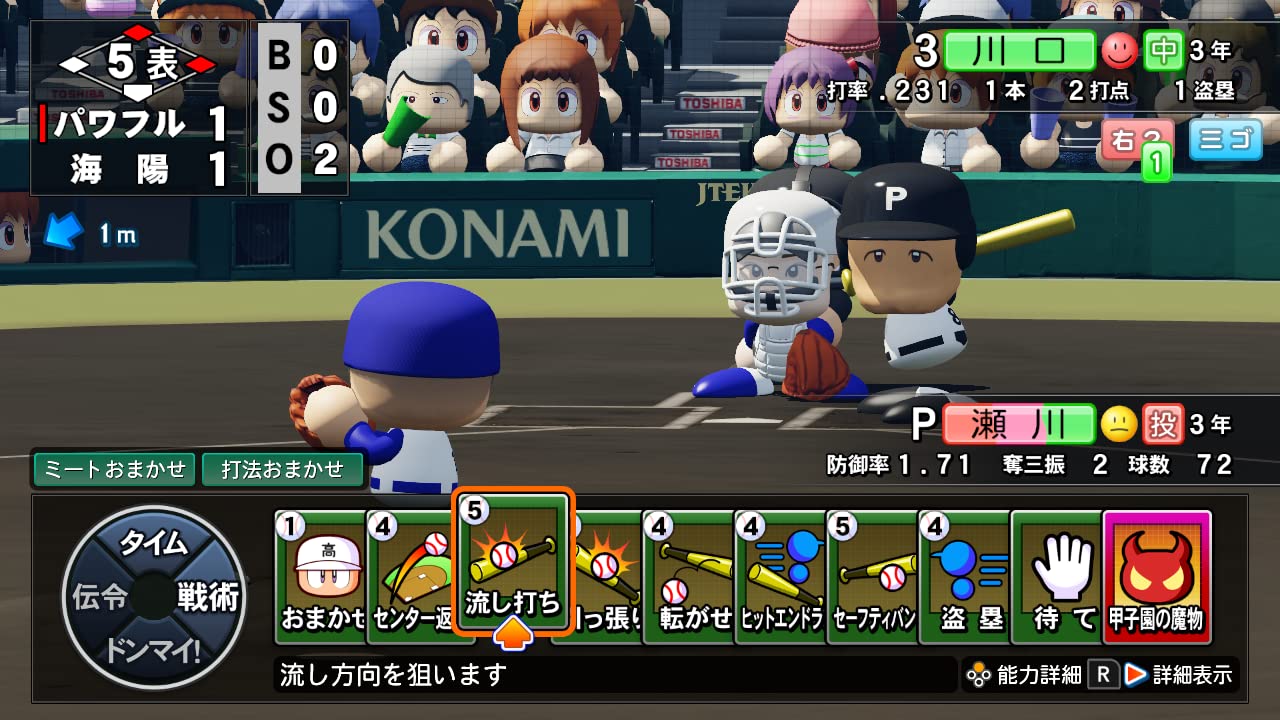Select the 盗塁 (steal) tactic card
This screenshot has width=1280, height=720.
tap(966, 570)
